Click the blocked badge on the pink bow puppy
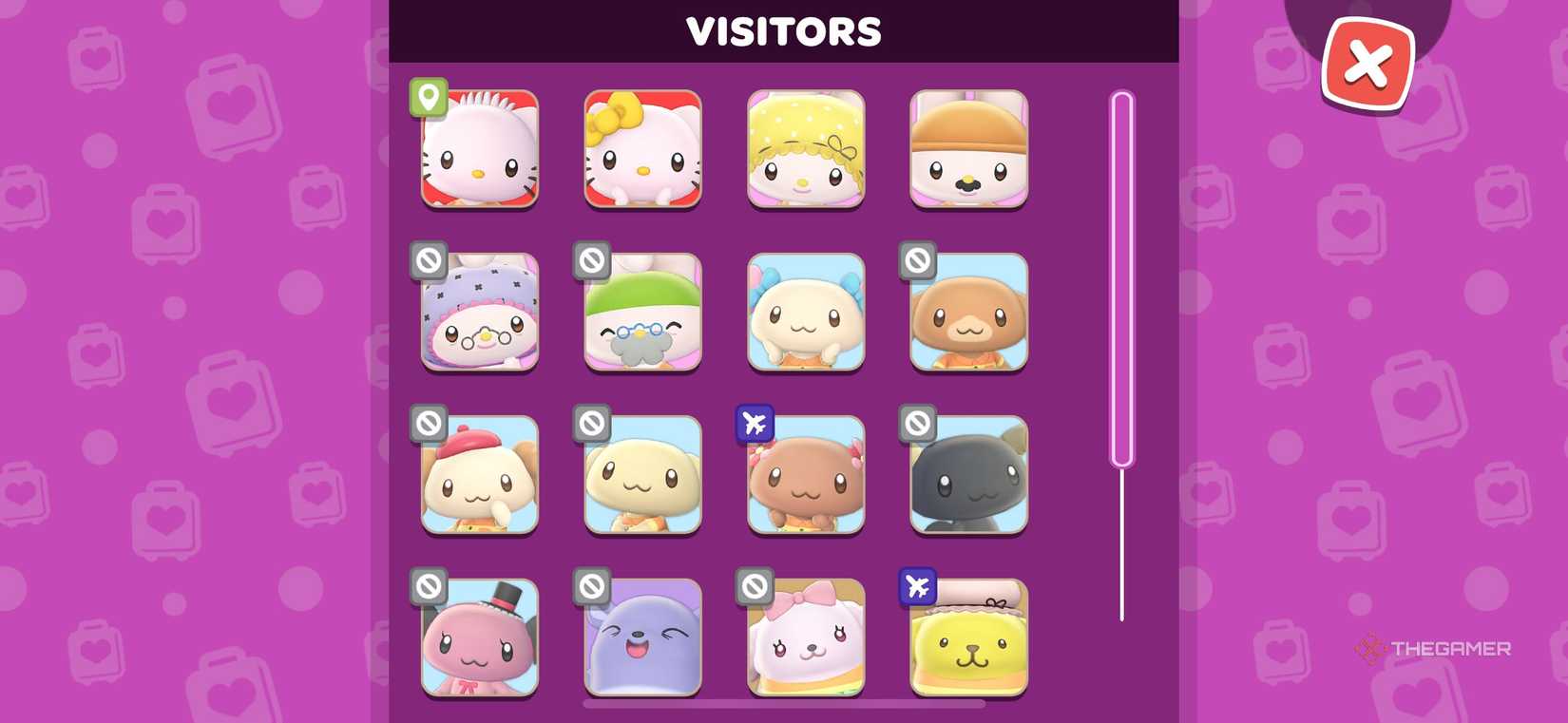1568x723 pixels. coord(754,587)
